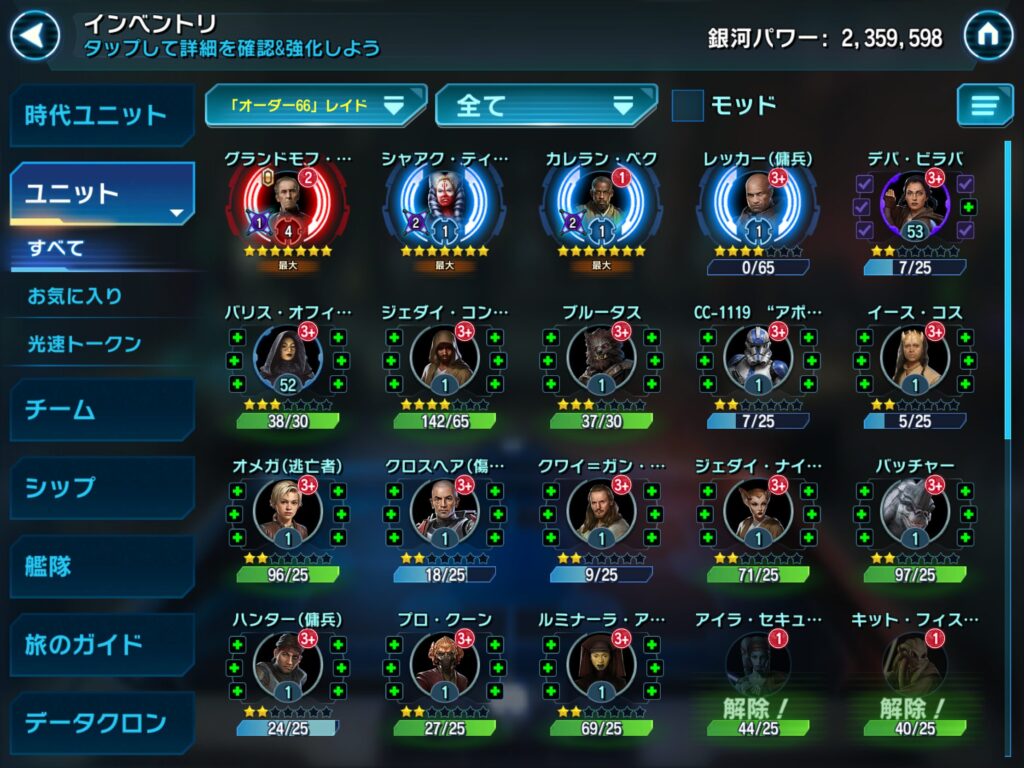
Task: Expand the 全て filter dropdown
Action: [x=545, y=105]
